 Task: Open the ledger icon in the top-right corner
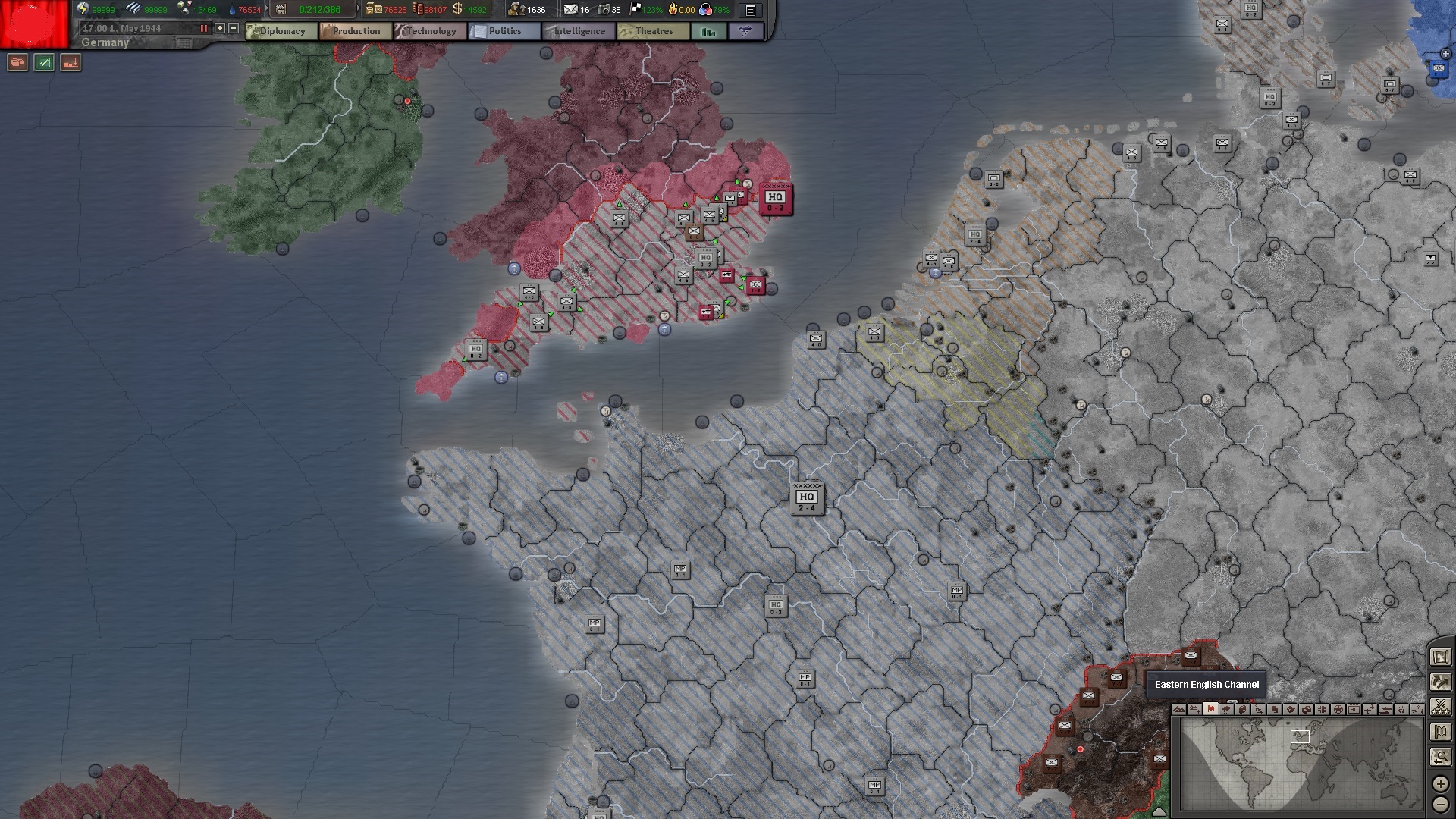tap(750, 11)
